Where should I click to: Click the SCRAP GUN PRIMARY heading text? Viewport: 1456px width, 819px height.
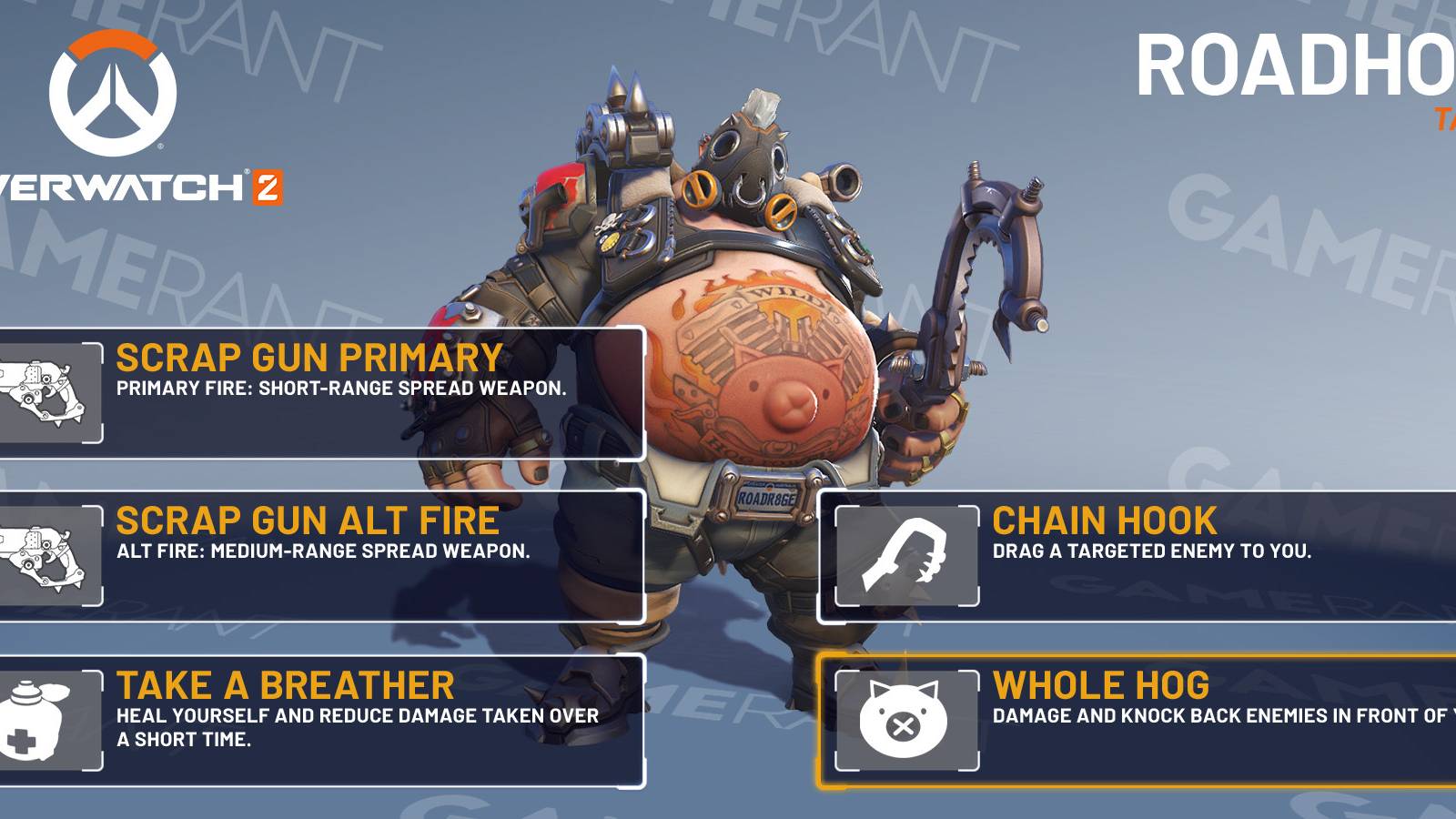tap(309, 356)
